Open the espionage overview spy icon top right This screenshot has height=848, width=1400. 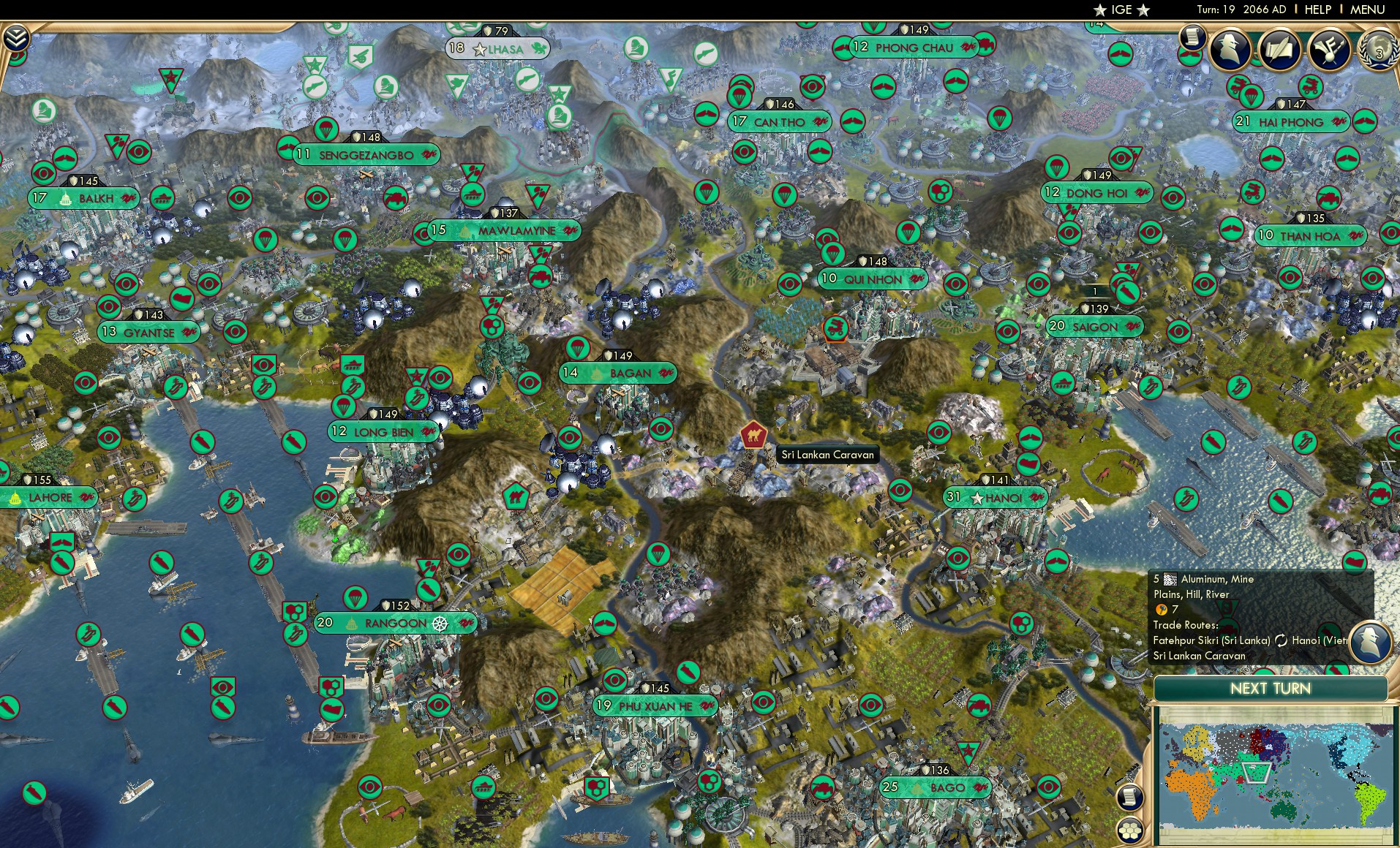pos(1232,50)
